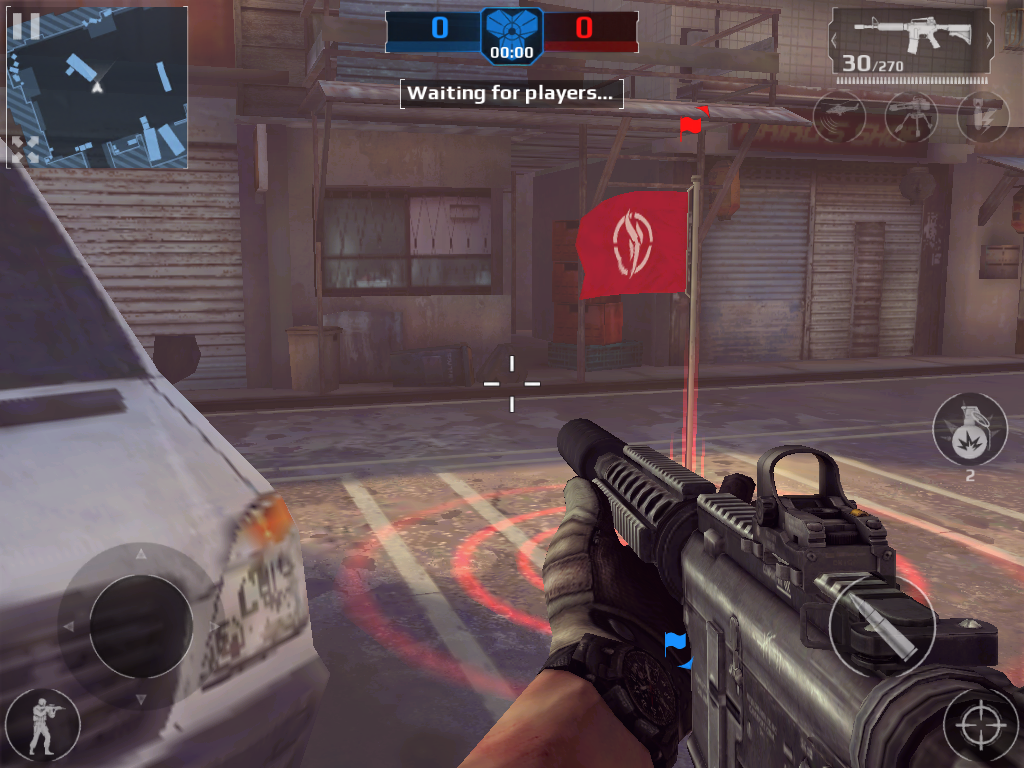Fire the weapon using the bullet button
Screen dimensions: 1024x768
[881, 626]
